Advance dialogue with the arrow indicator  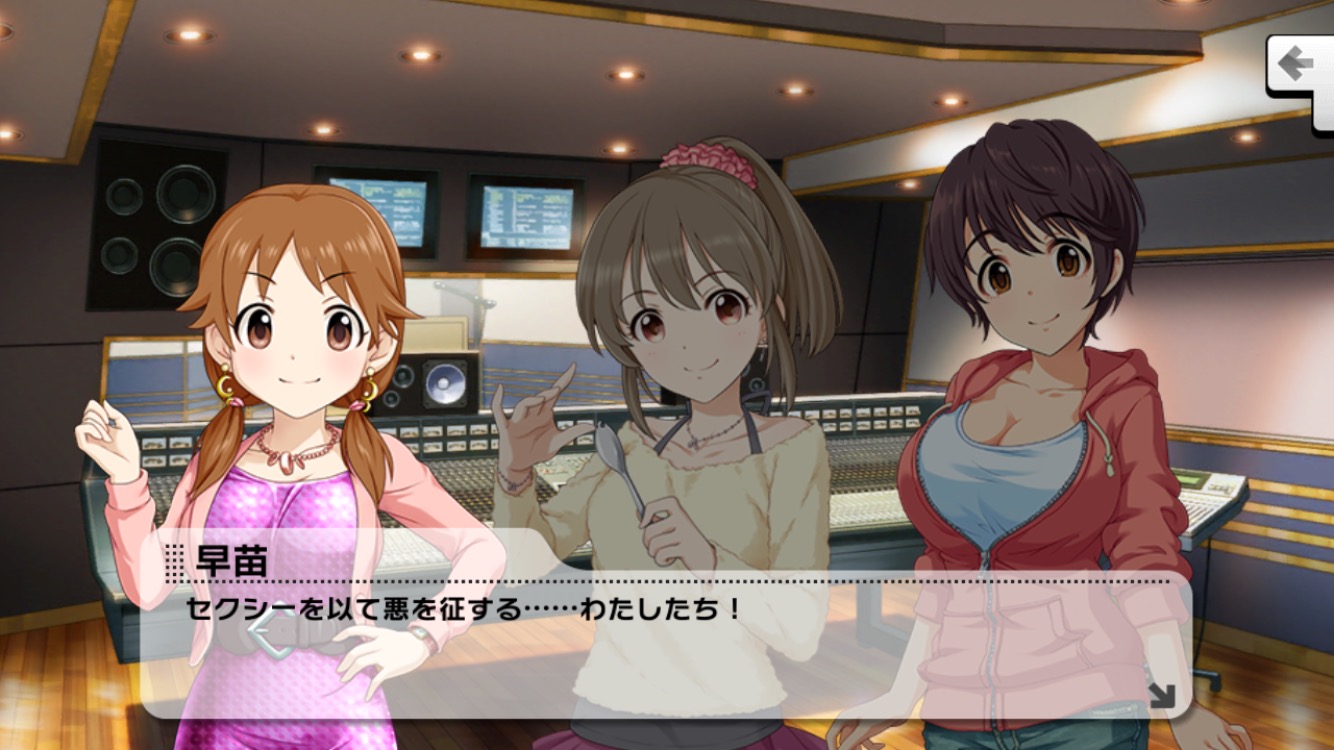pyautogui.click(x=1162, y=694)
